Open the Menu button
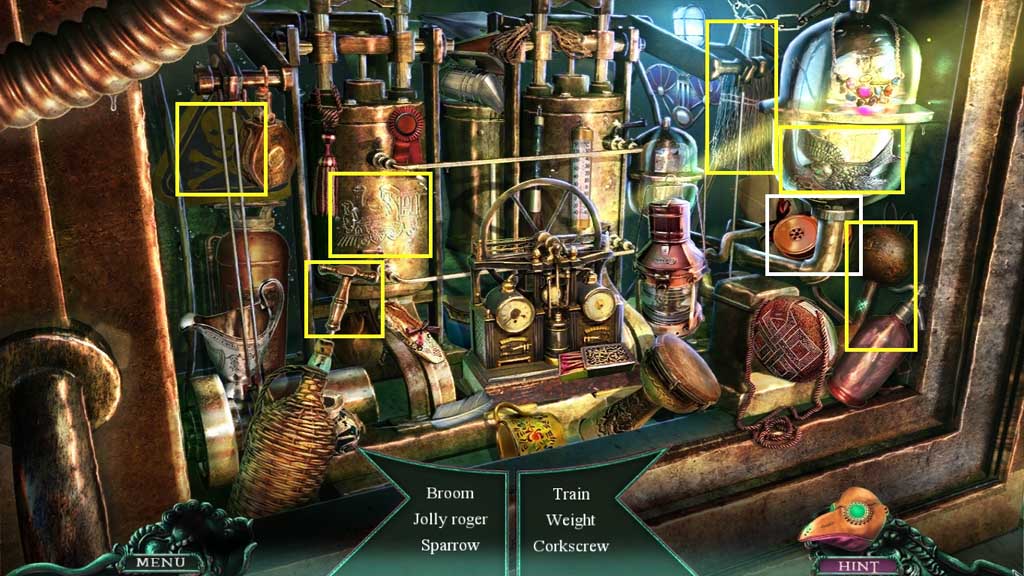This screenshot has height=576, width=1024. [155, 562]
